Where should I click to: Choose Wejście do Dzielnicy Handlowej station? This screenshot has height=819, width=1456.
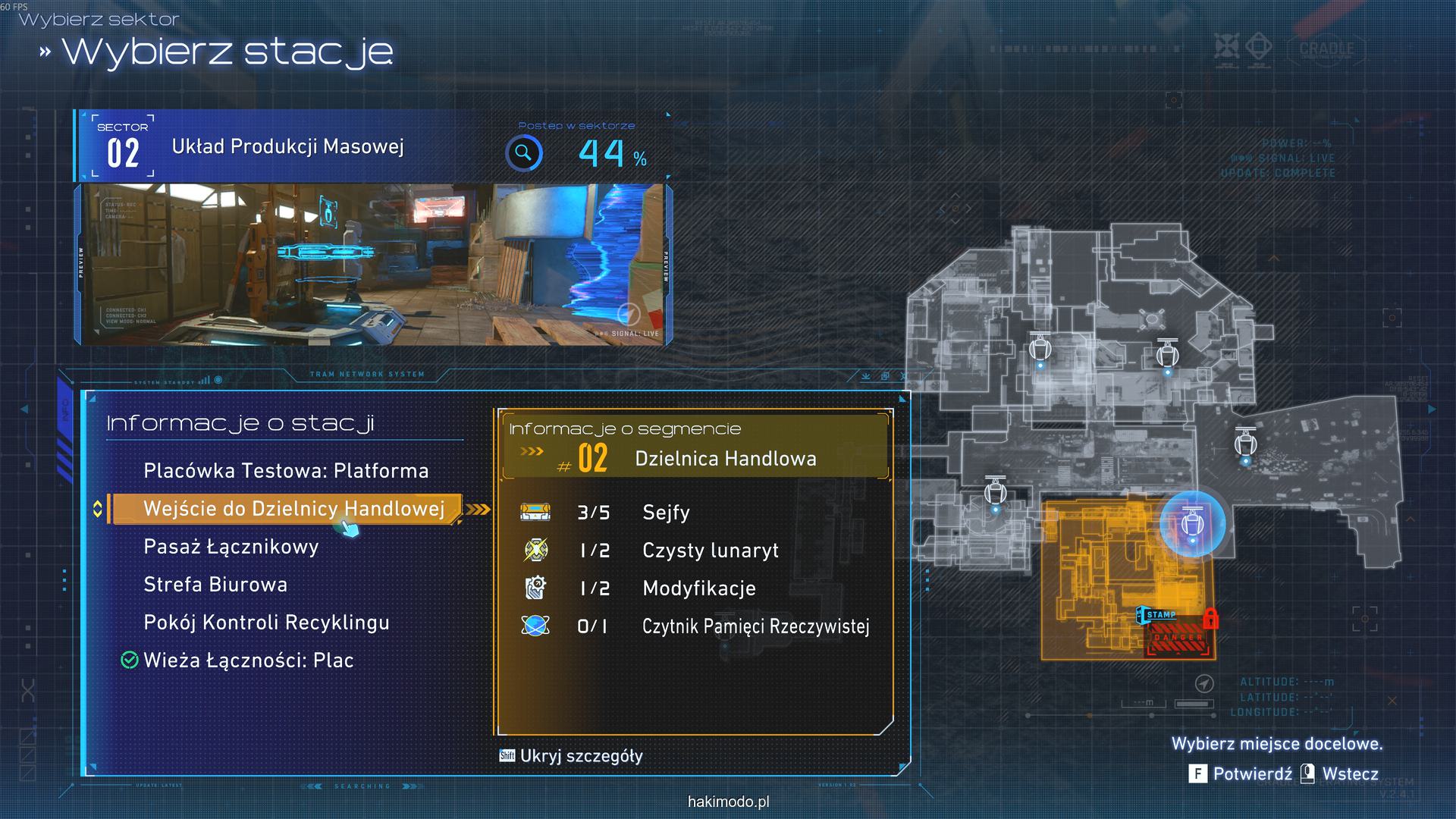(293, 509)
